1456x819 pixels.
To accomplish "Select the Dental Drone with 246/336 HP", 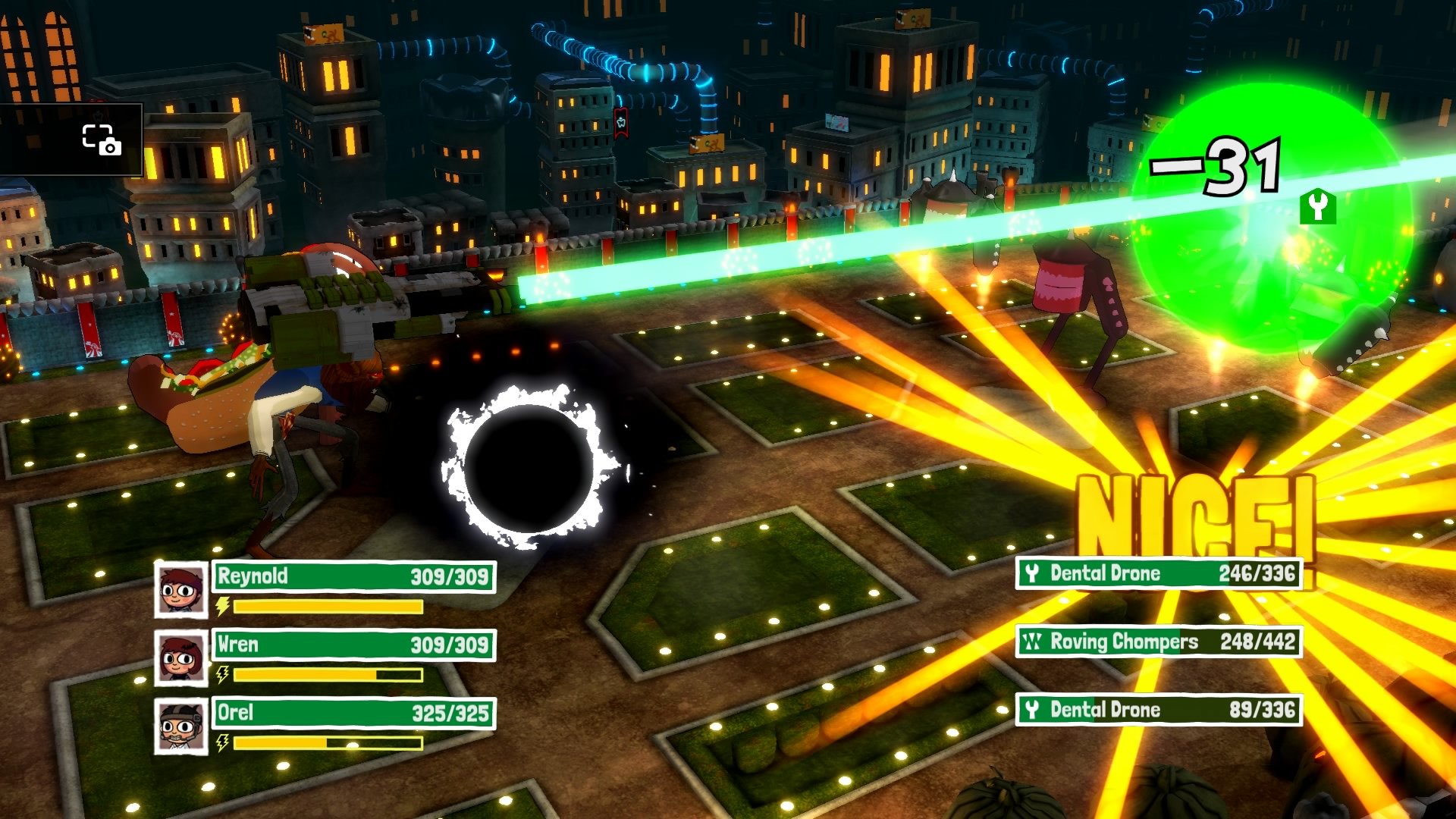I will 1159,573.
